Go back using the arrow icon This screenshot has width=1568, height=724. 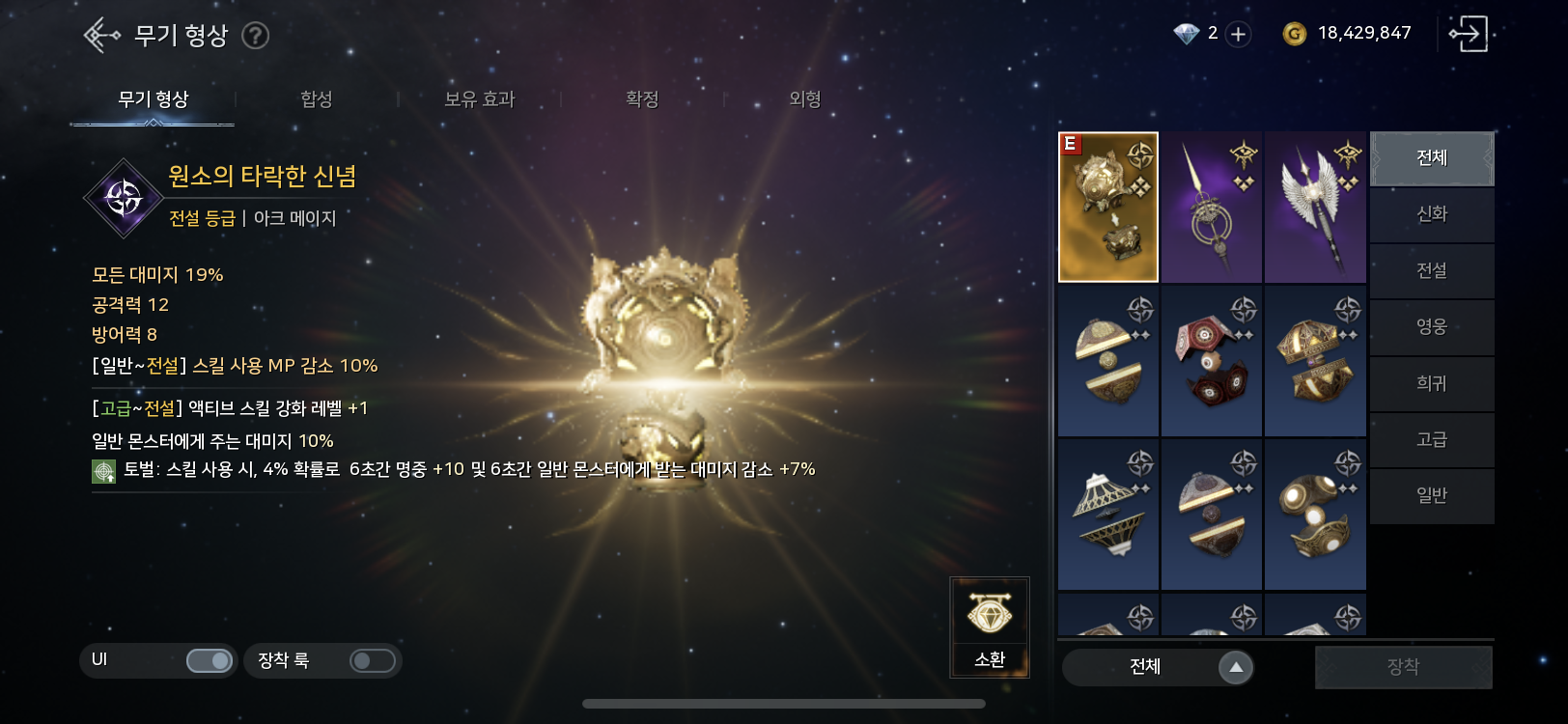click(101, 36)
